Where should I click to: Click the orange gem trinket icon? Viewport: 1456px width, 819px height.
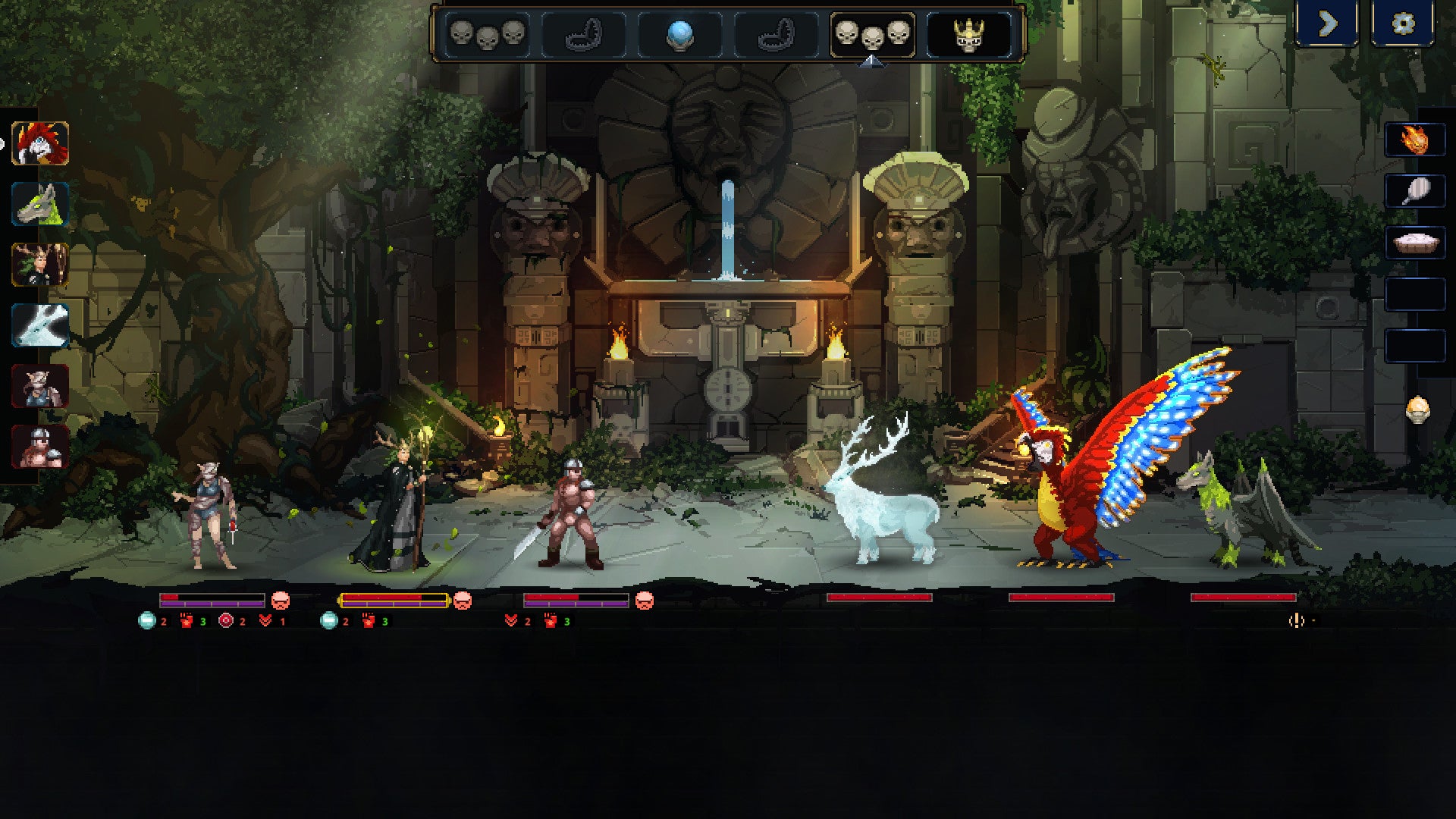[1417, 410]
